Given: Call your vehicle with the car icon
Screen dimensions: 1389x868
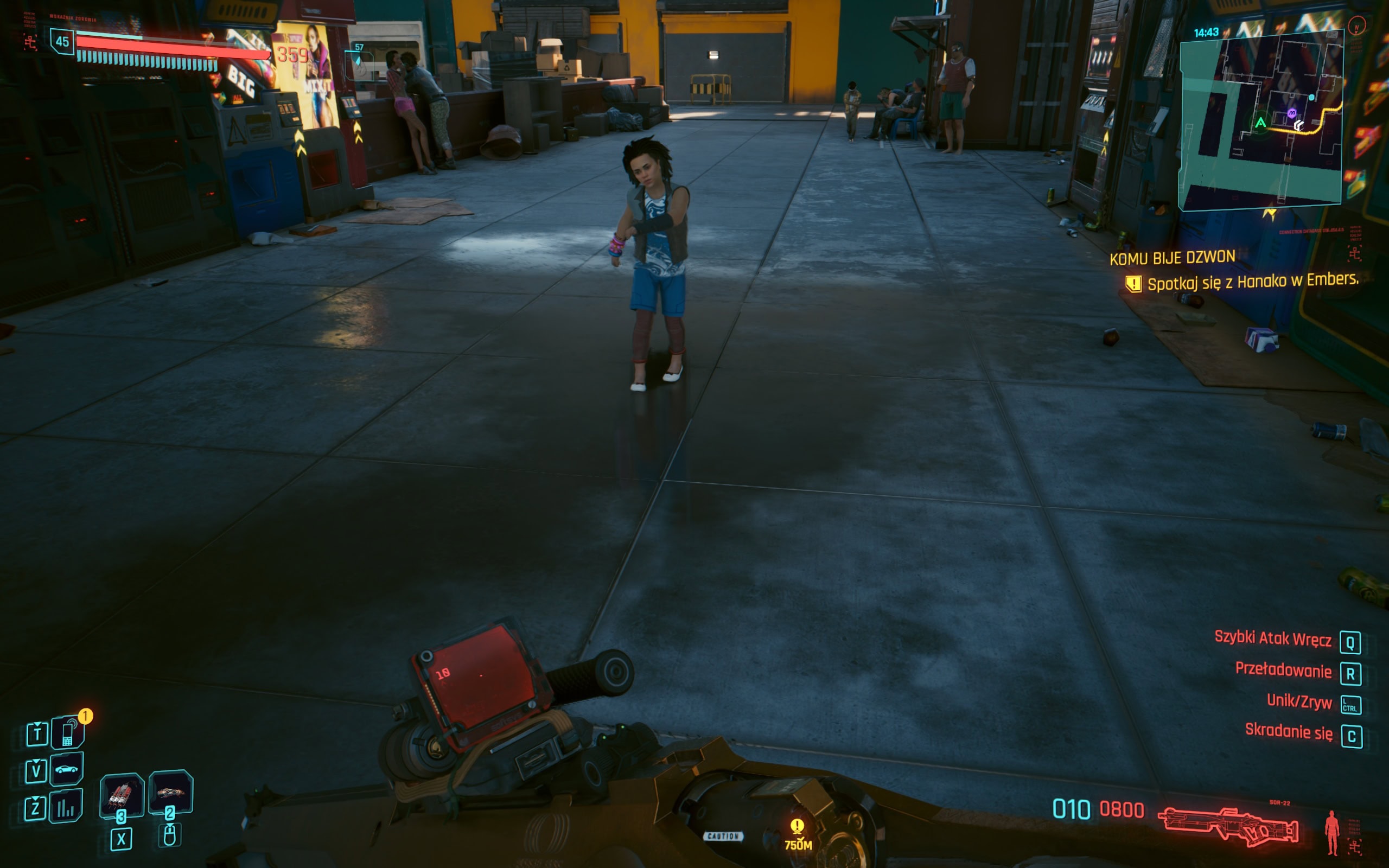Looking at the screenshot, I should point(67,769).
